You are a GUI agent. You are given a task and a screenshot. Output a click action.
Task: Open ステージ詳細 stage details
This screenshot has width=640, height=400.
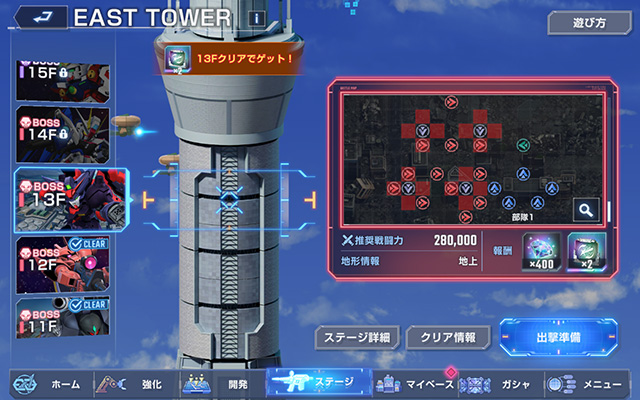(357, 337)
